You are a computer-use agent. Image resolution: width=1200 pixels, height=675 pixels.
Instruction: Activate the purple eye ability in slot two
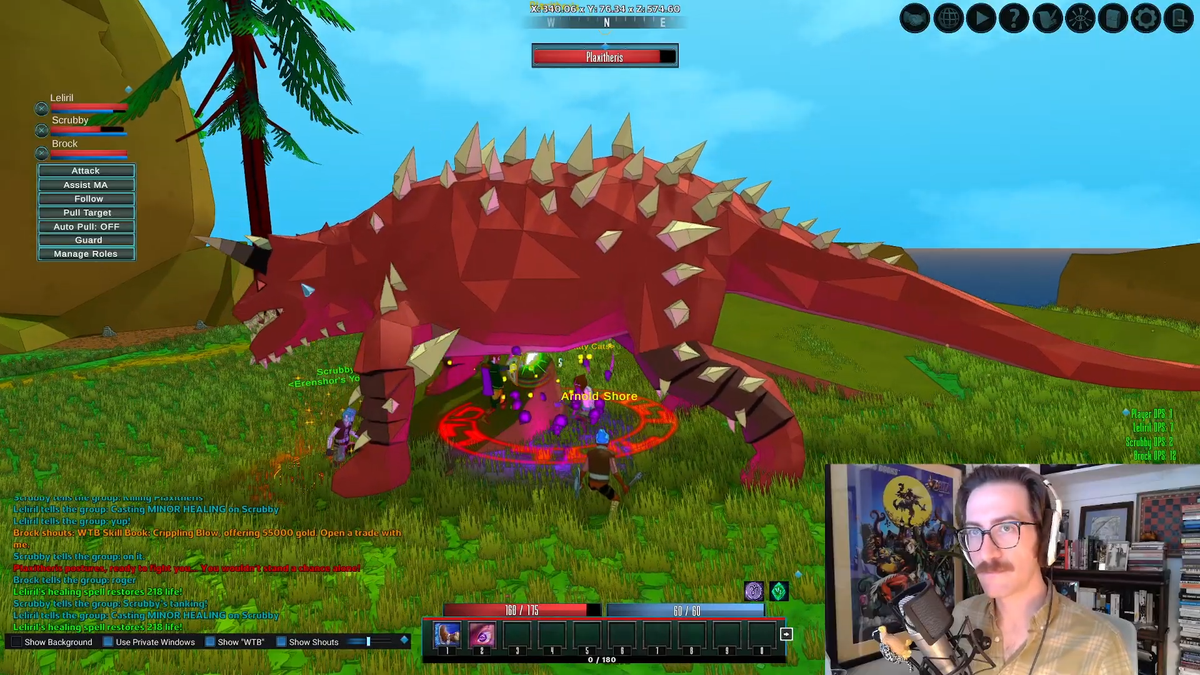coord(481,634)
